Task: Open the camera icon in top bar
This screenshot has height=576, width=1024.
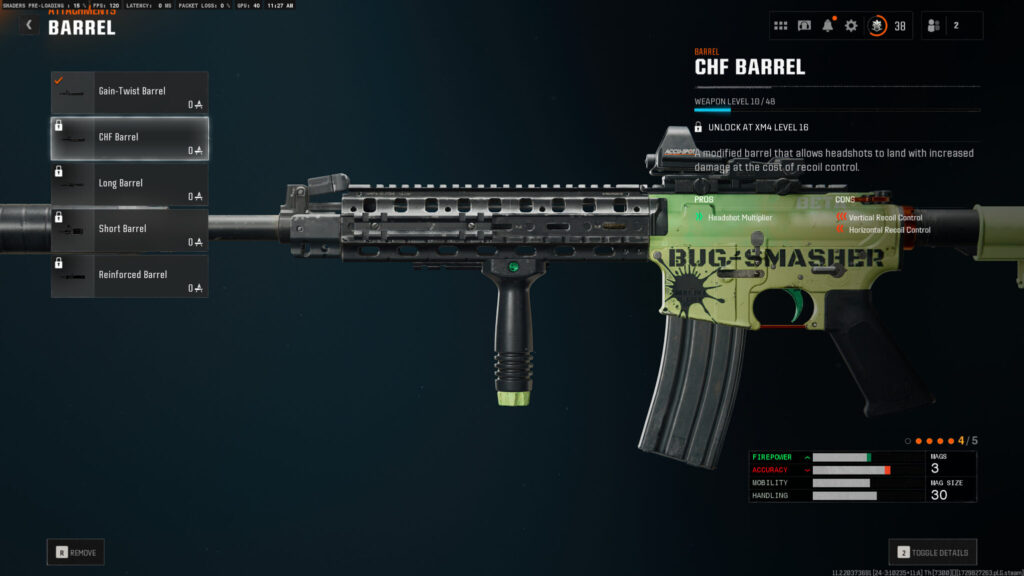Action: coord(804,26)
